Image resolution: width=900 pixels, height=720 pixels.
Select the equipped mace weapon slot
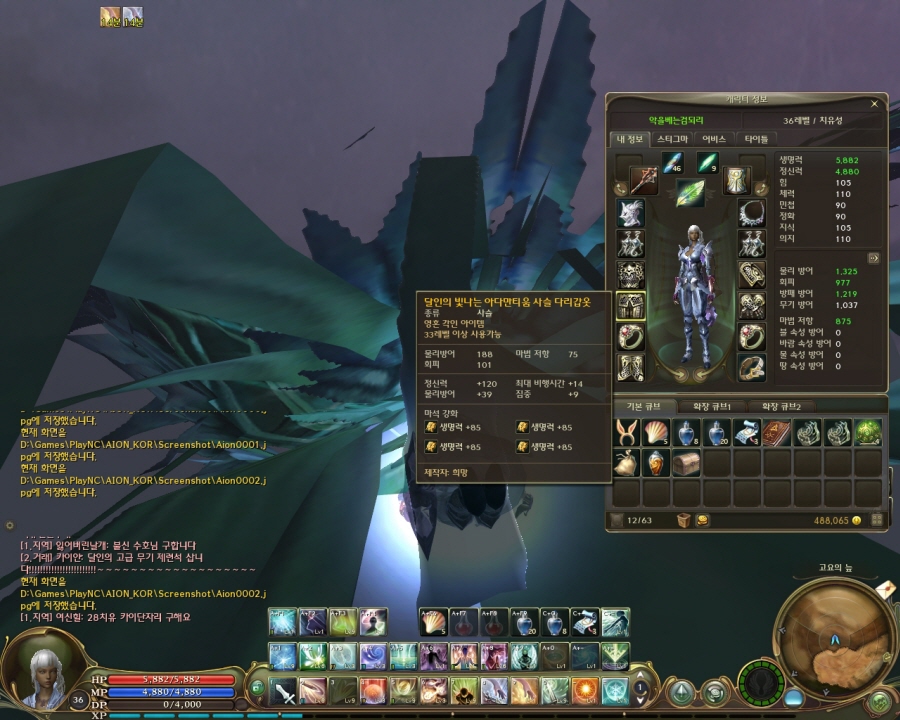click(643, 180)
